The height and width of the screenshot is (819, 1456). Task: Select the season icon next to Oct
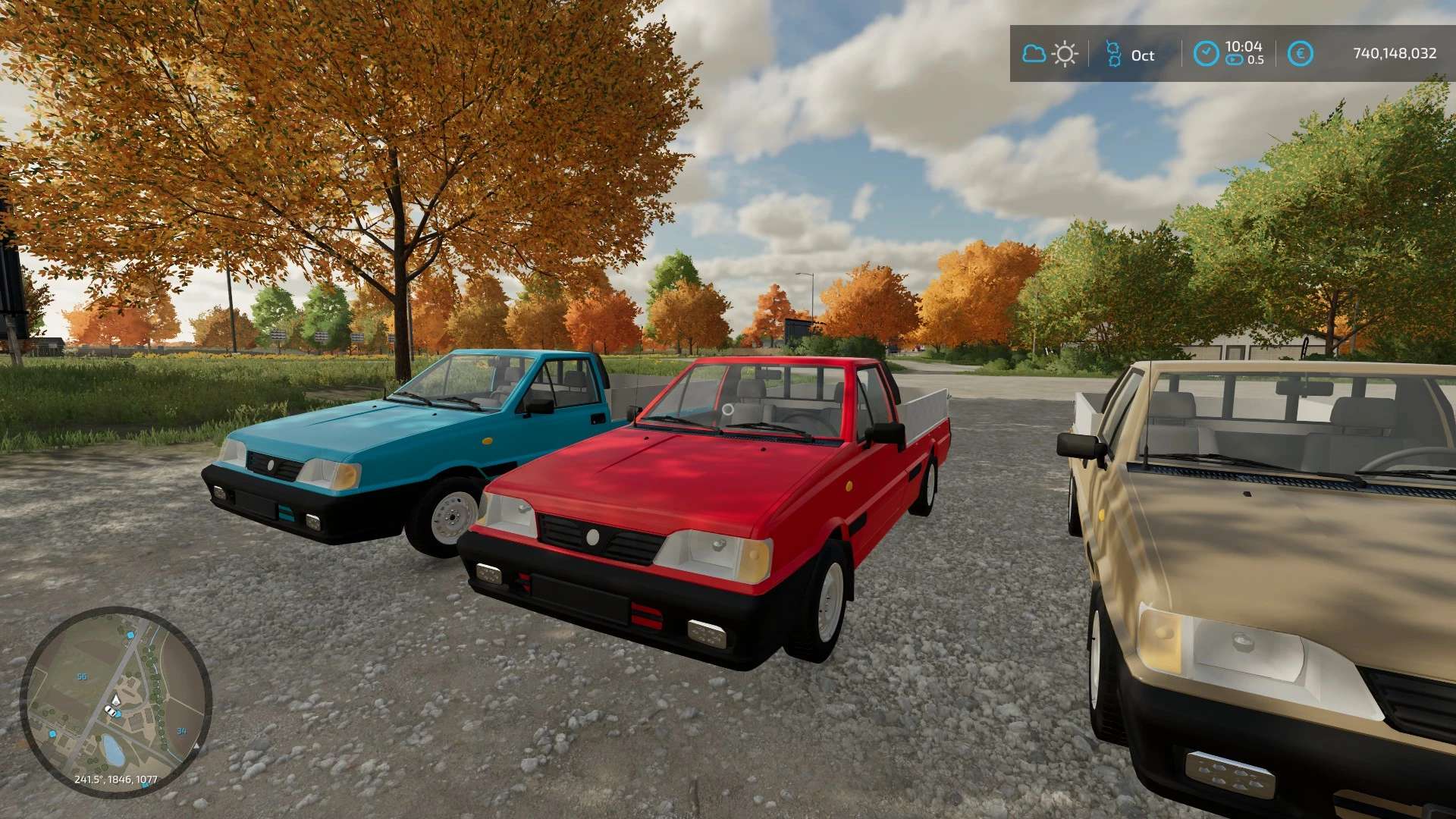(x=1113, y=54)
